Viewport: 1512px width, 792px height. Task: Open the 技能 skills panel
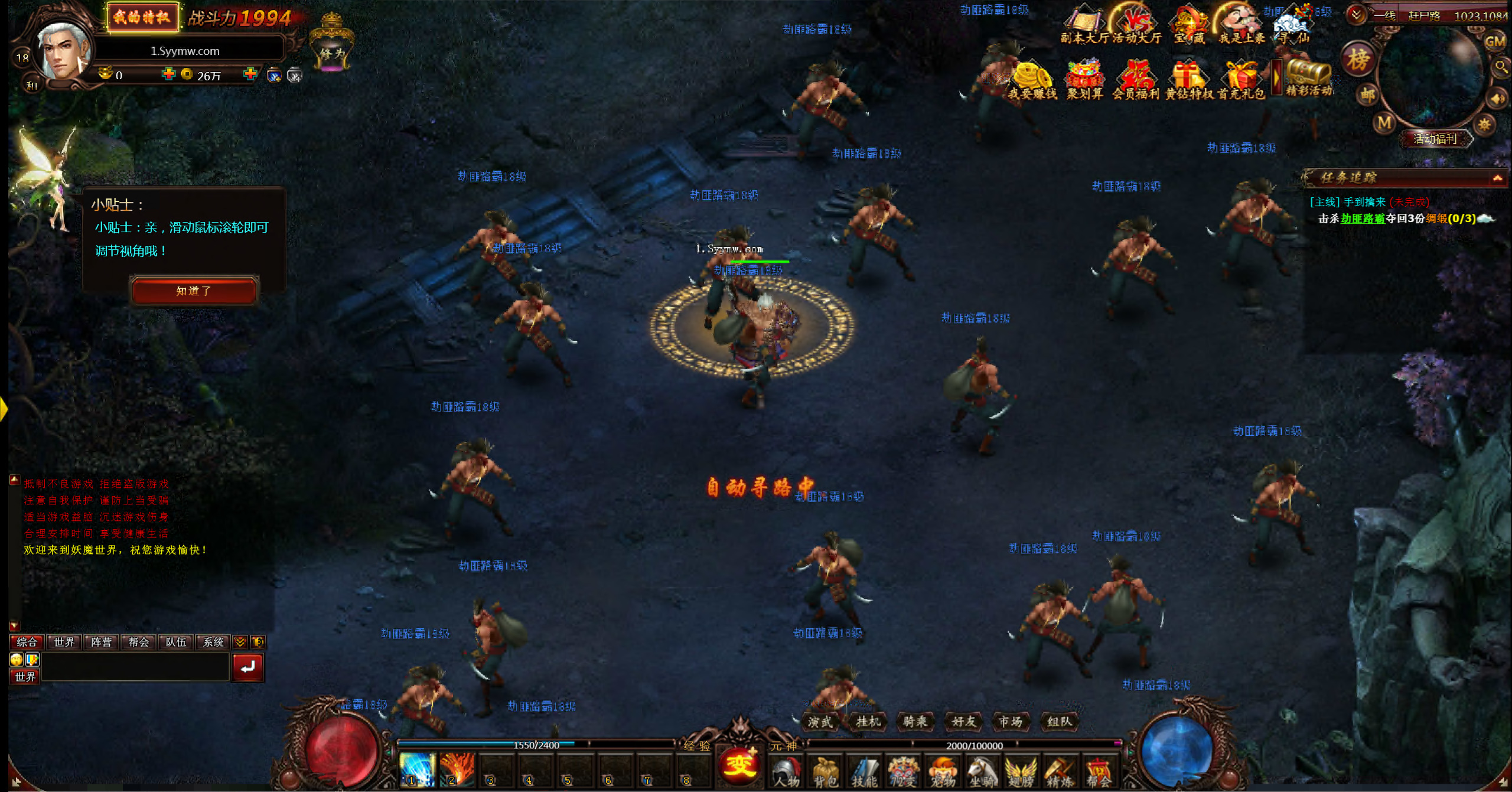pos(864,772)
